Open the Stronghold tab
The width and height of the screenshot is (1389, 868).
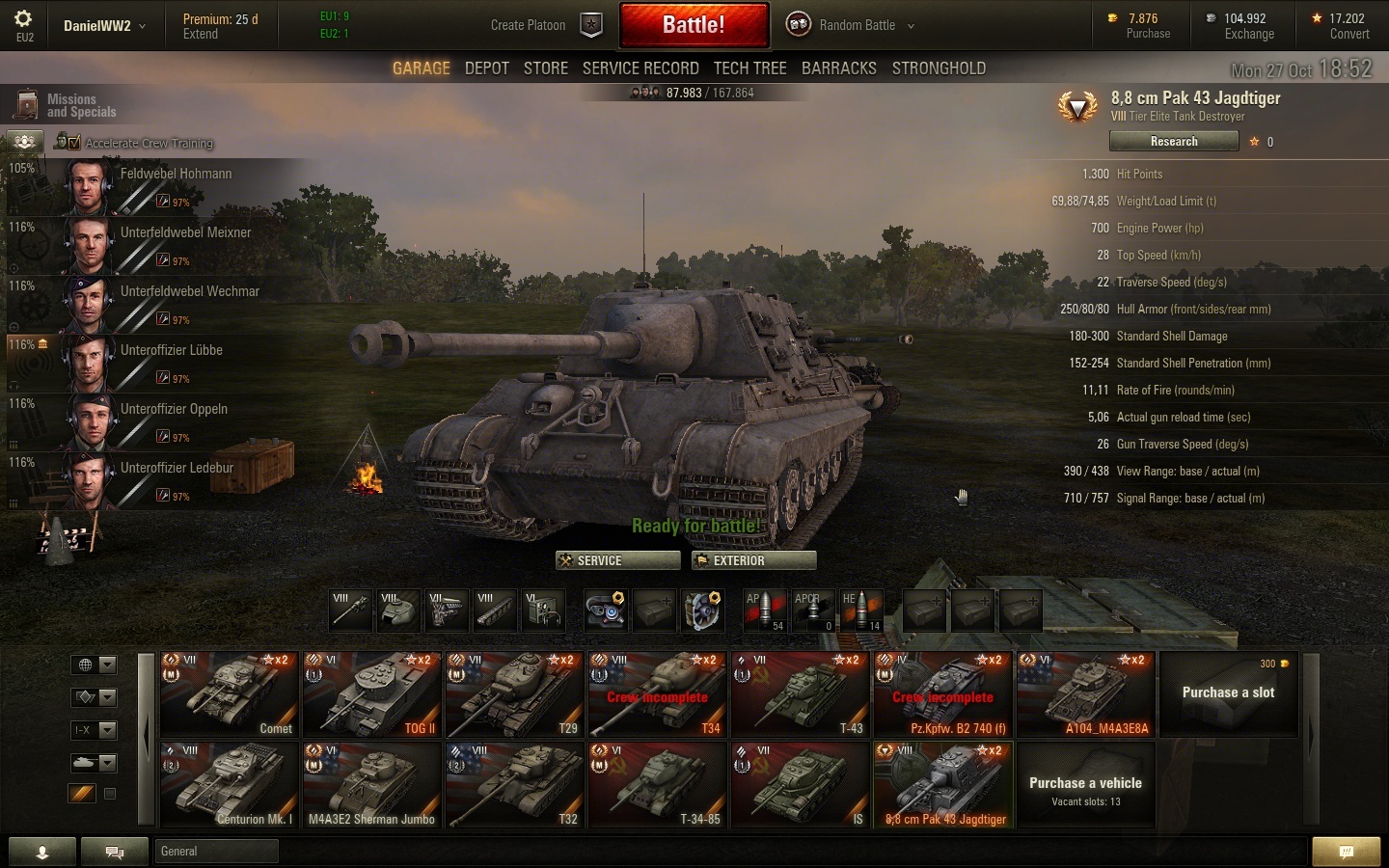(939, 68)
